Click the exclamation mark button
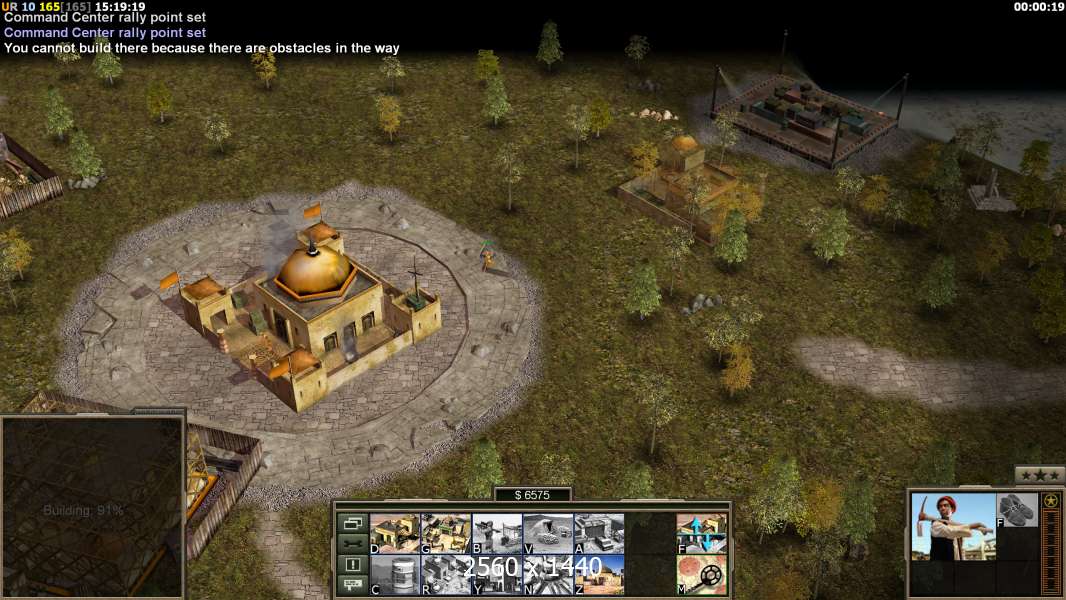Image resolution: width=1066 pixels, height=600 pixels. pyautogui.click(x=352, y=565)
